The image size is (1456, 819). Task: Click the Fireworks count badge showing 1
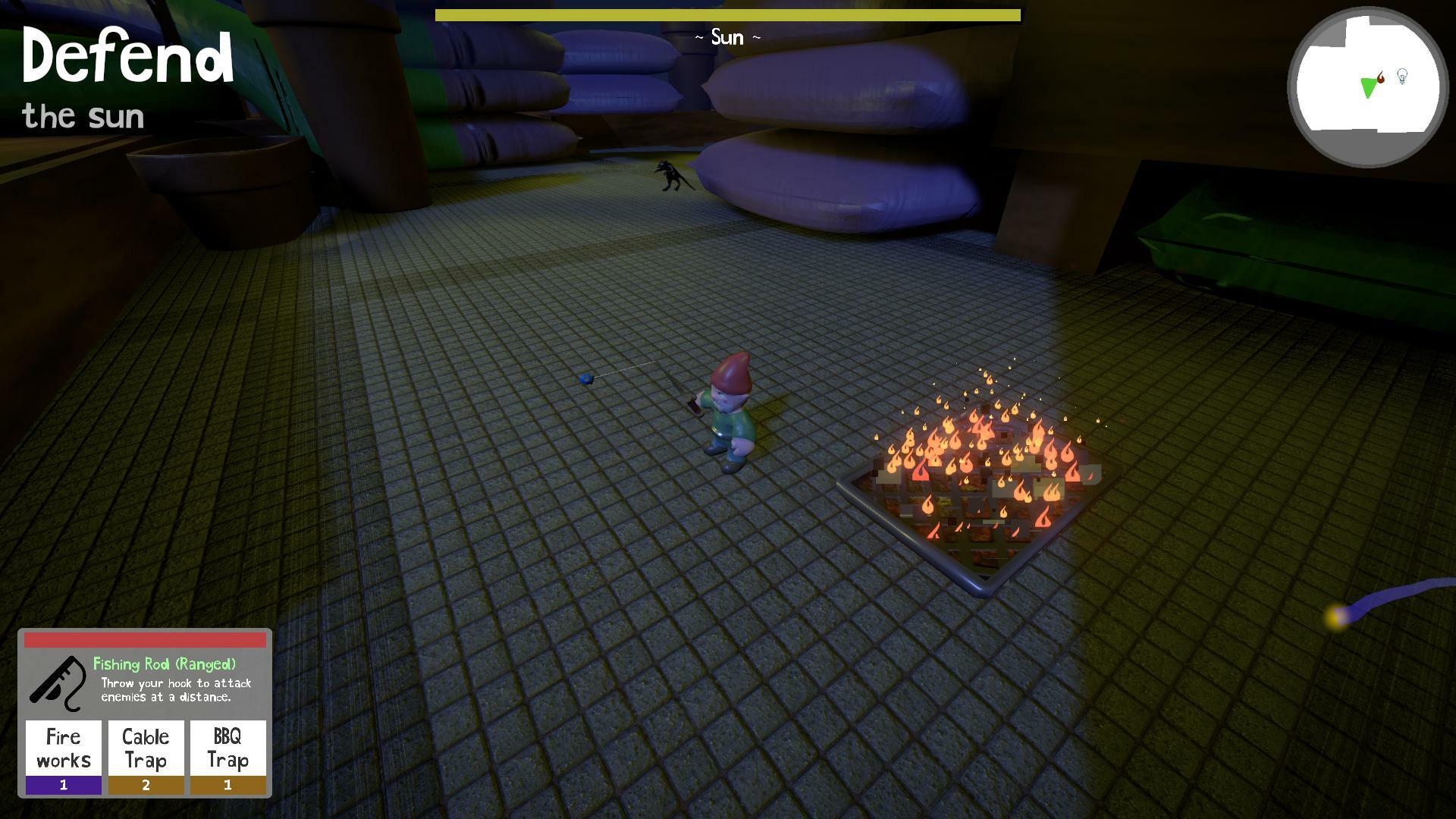point(63,786)
